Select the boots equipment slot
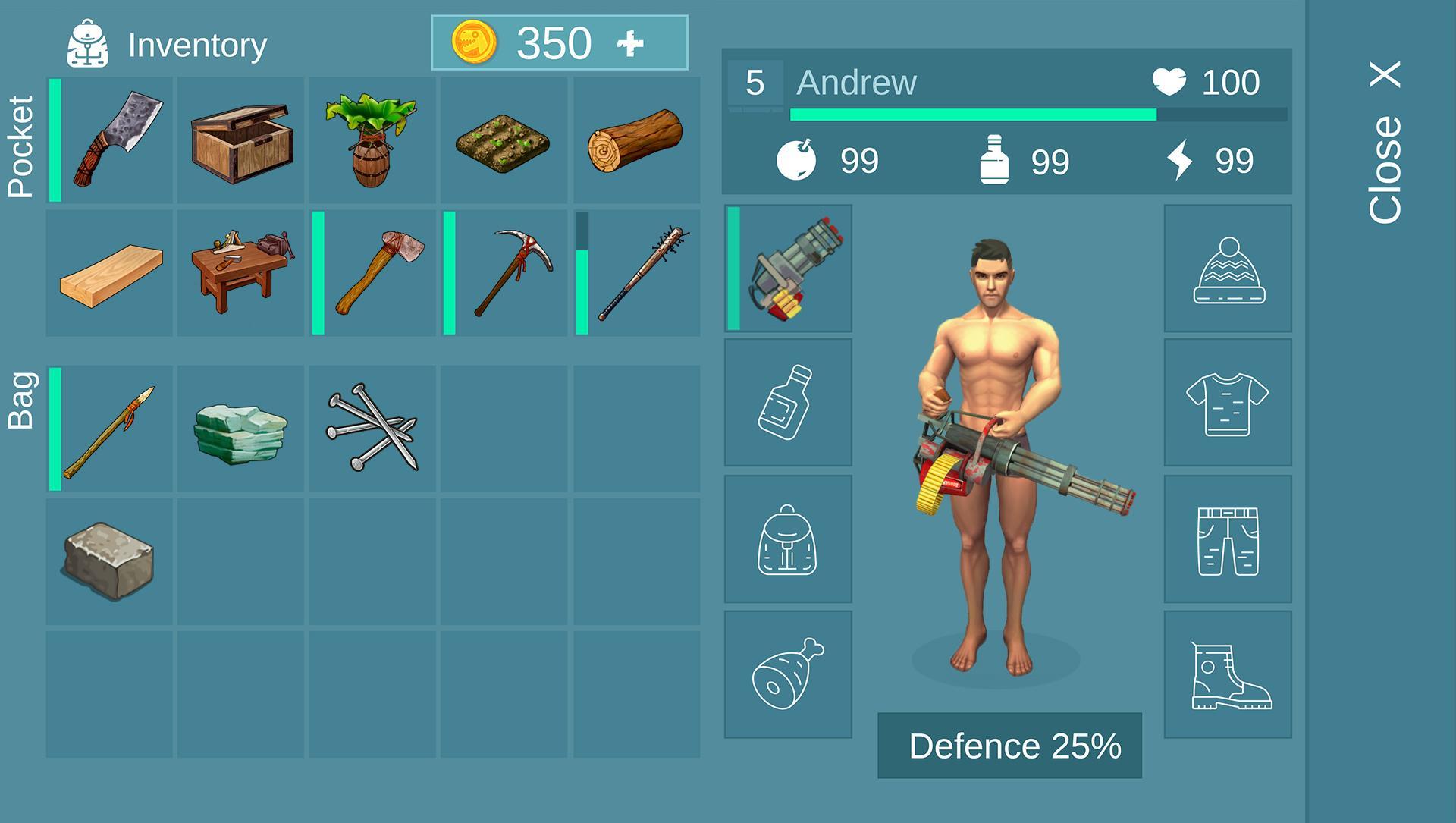Image resolution: width=1456 pixels, height=823 pixels. tap(1228, 674)
